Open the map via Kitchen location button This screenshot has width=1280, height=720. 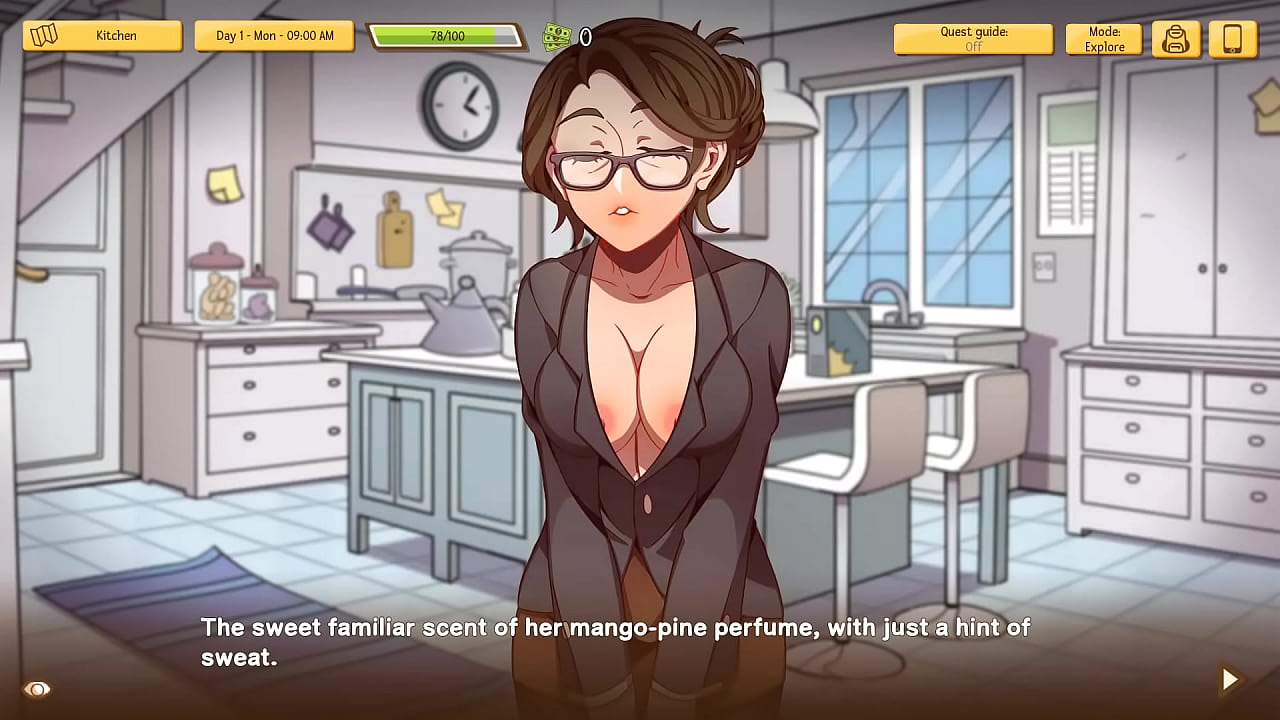click(102, 36)
